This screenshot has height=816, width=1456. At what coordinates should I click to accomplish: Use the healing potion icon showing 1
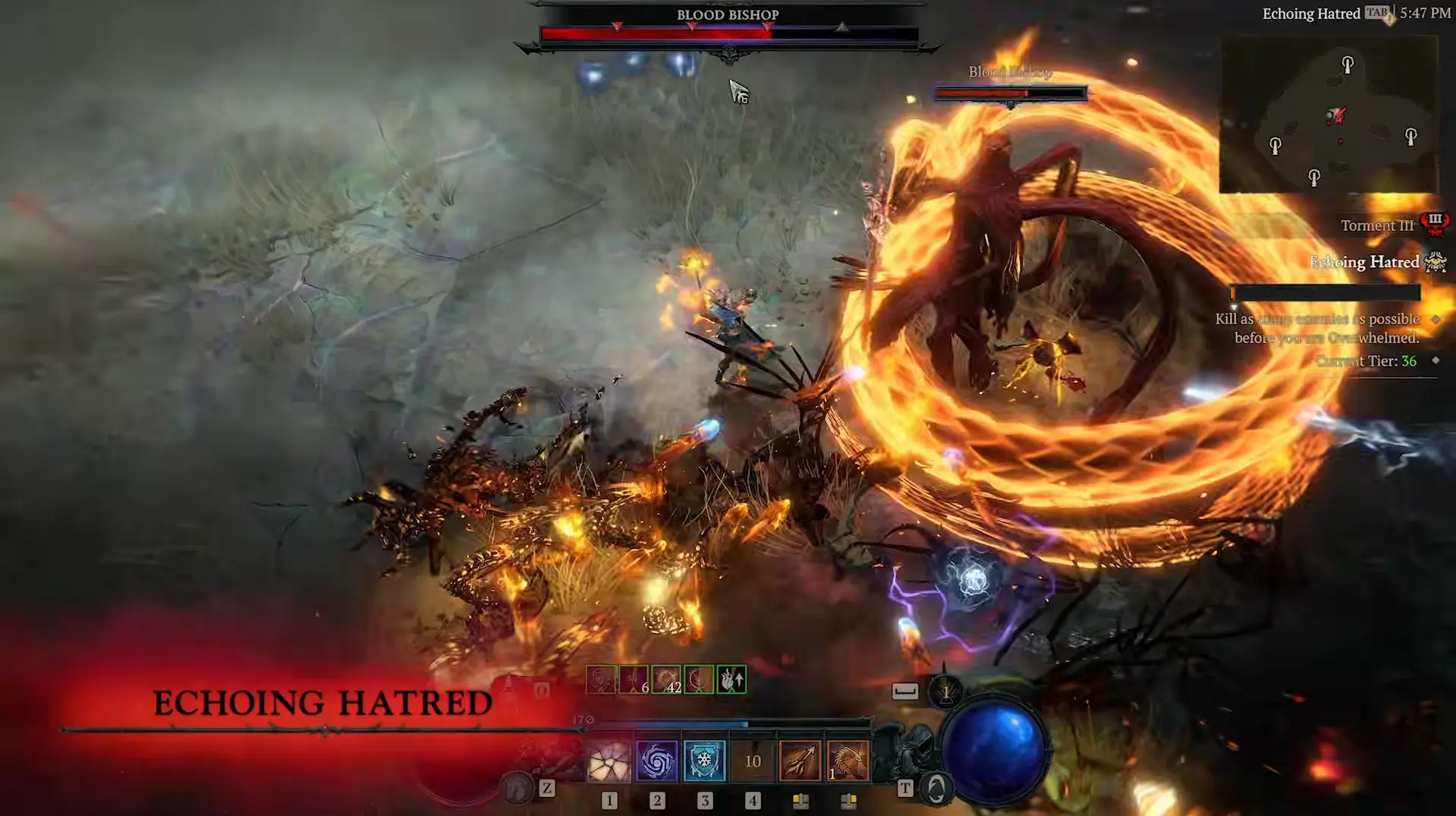coord(946,692)
